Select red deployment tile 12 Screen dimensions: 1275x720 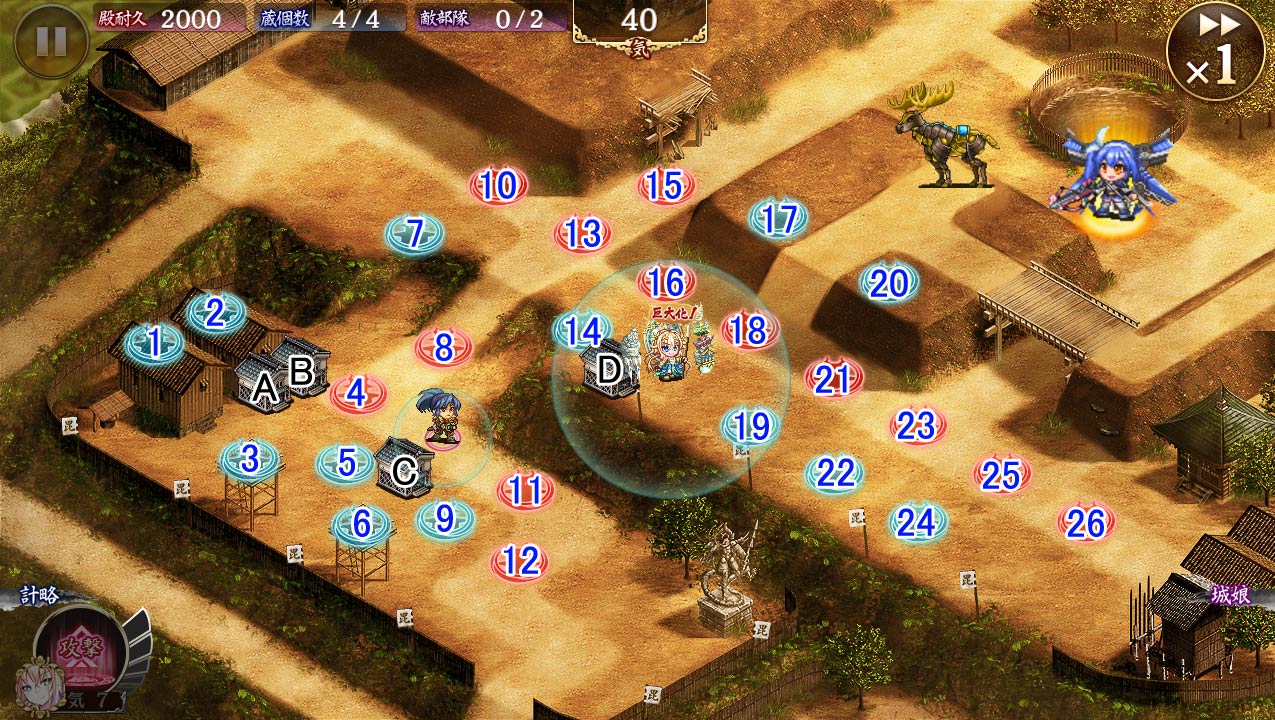pos(520,563)
